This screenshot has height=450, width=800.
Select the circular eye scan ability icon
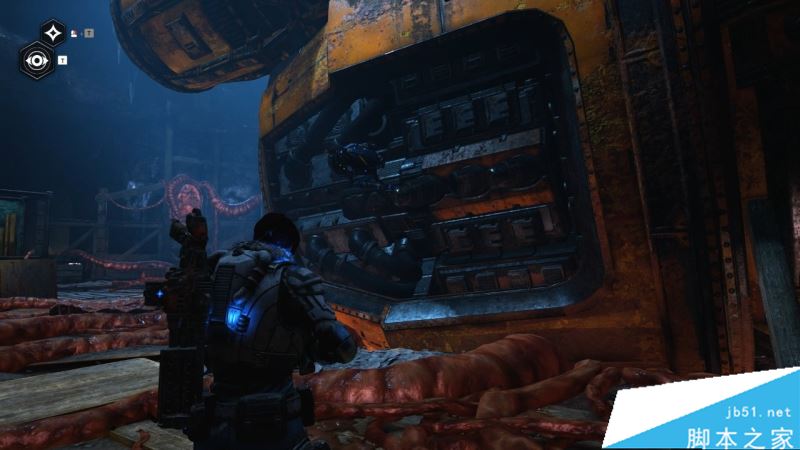(x=37, y=60)
